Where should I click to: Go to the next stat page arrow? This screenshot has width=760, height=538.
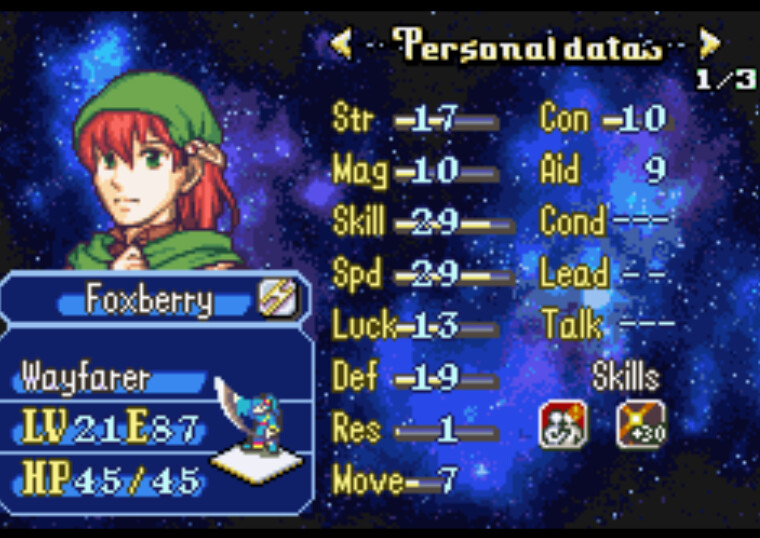[709, 43]
